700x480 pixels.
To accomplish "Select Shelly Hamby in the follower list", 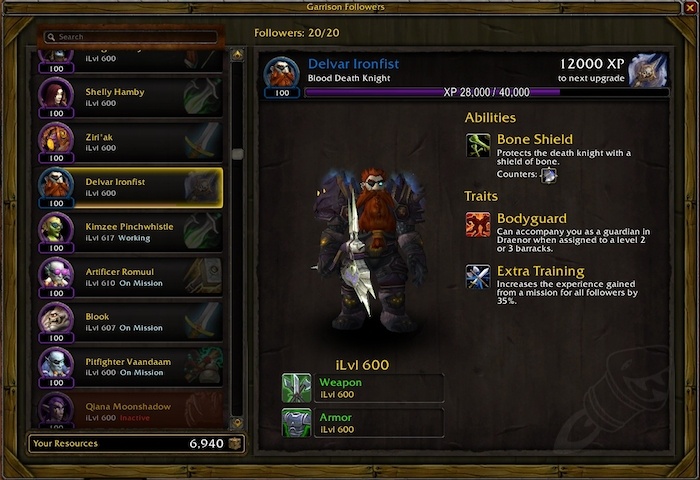I will tap(130, 97).
